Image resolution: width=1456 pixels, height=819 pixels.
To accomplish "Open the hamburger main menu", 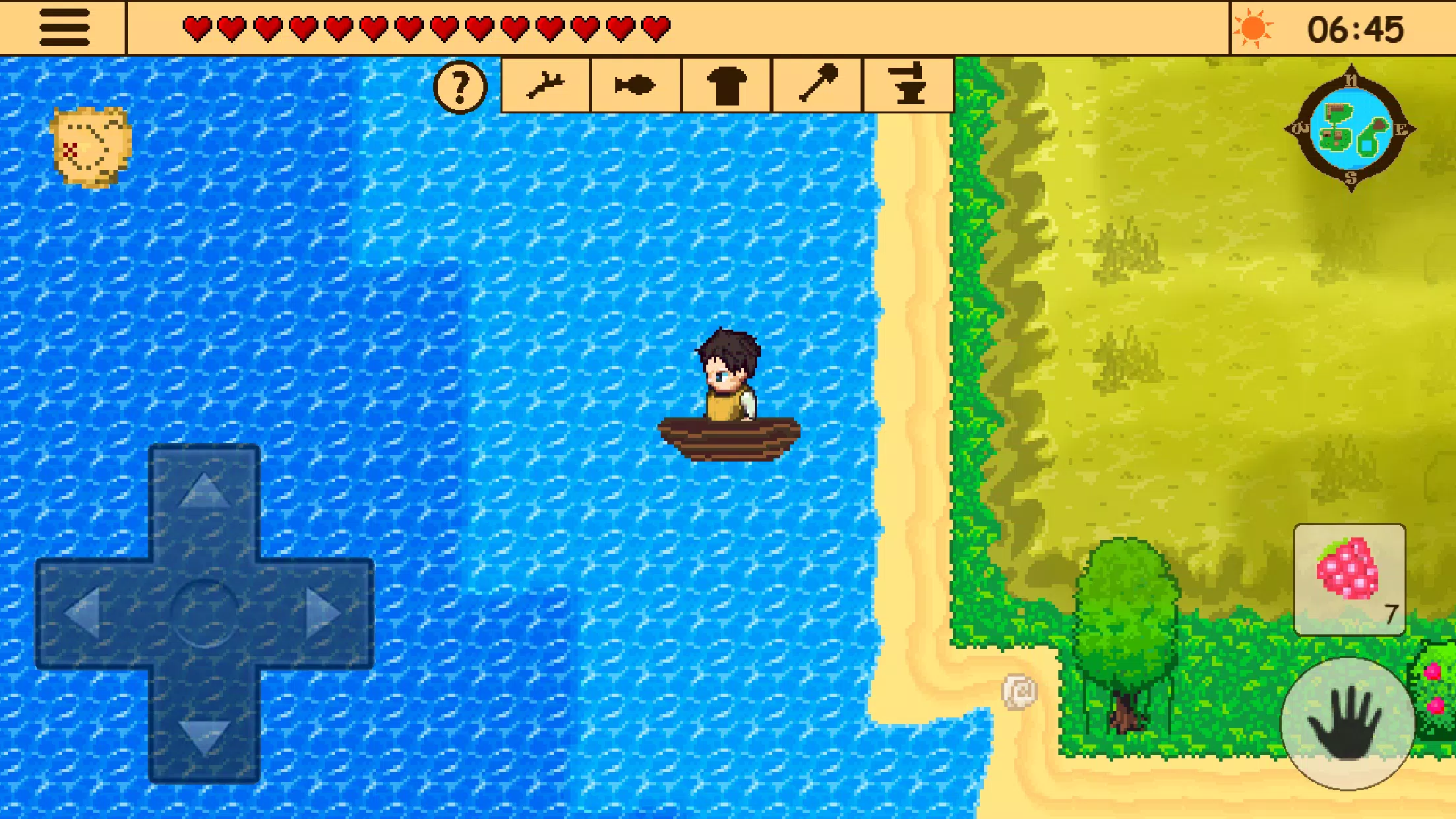I will point(66,29).
